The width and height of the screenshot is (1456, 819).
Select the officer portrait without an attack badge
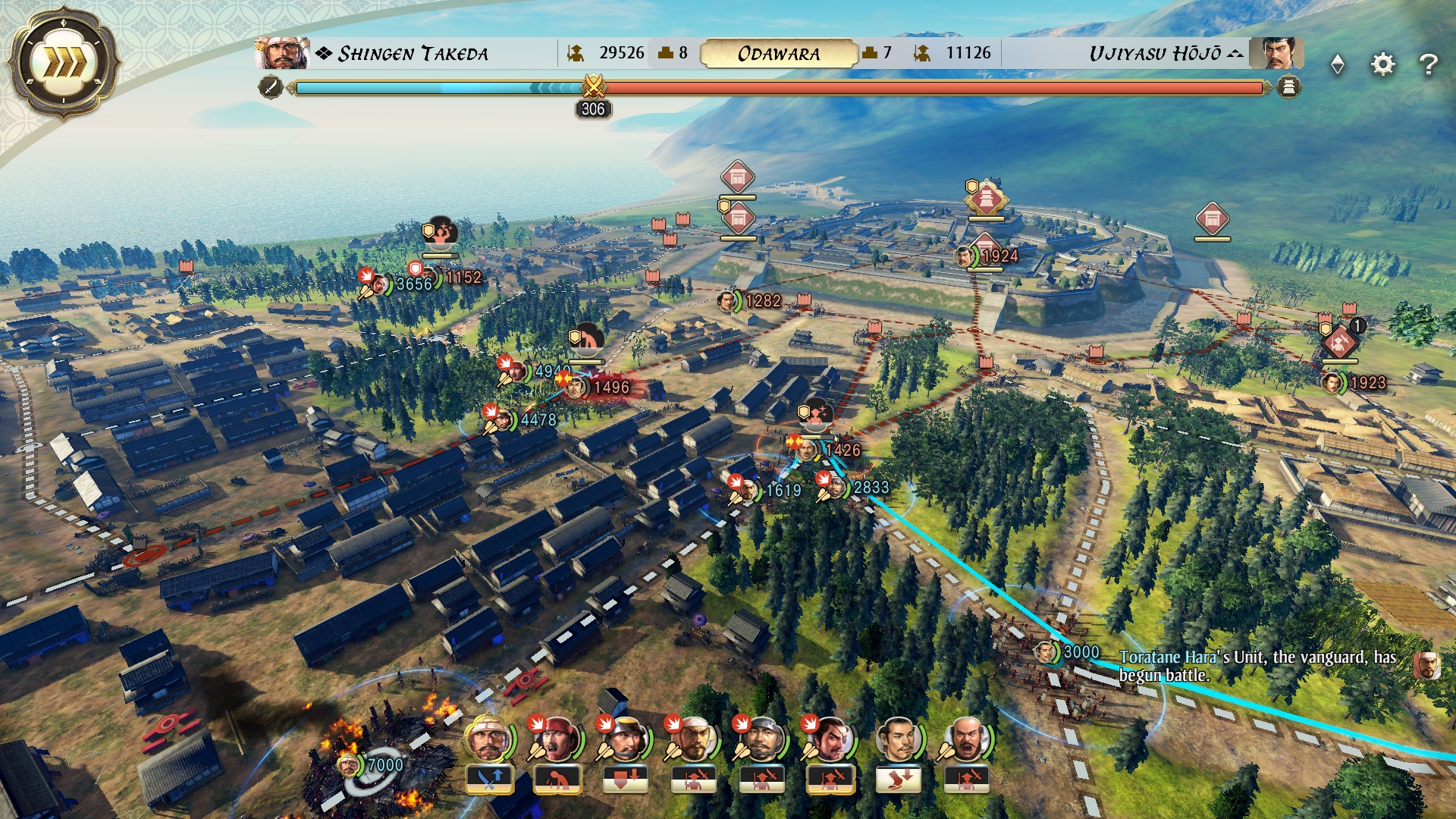click(x=899, y=739)
